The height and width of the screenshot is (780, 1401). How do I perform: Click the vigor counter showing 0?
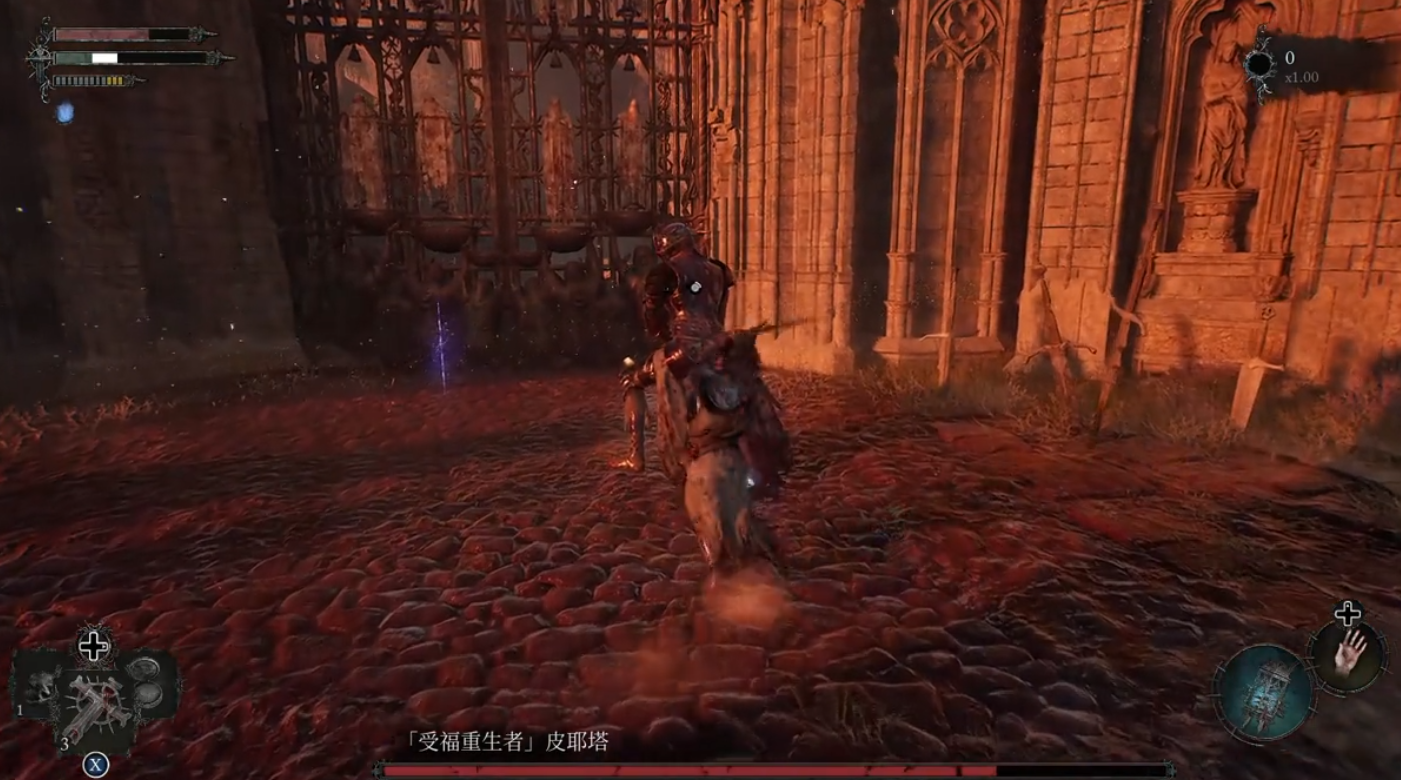pyautogui.click(x=1290, y=57)
